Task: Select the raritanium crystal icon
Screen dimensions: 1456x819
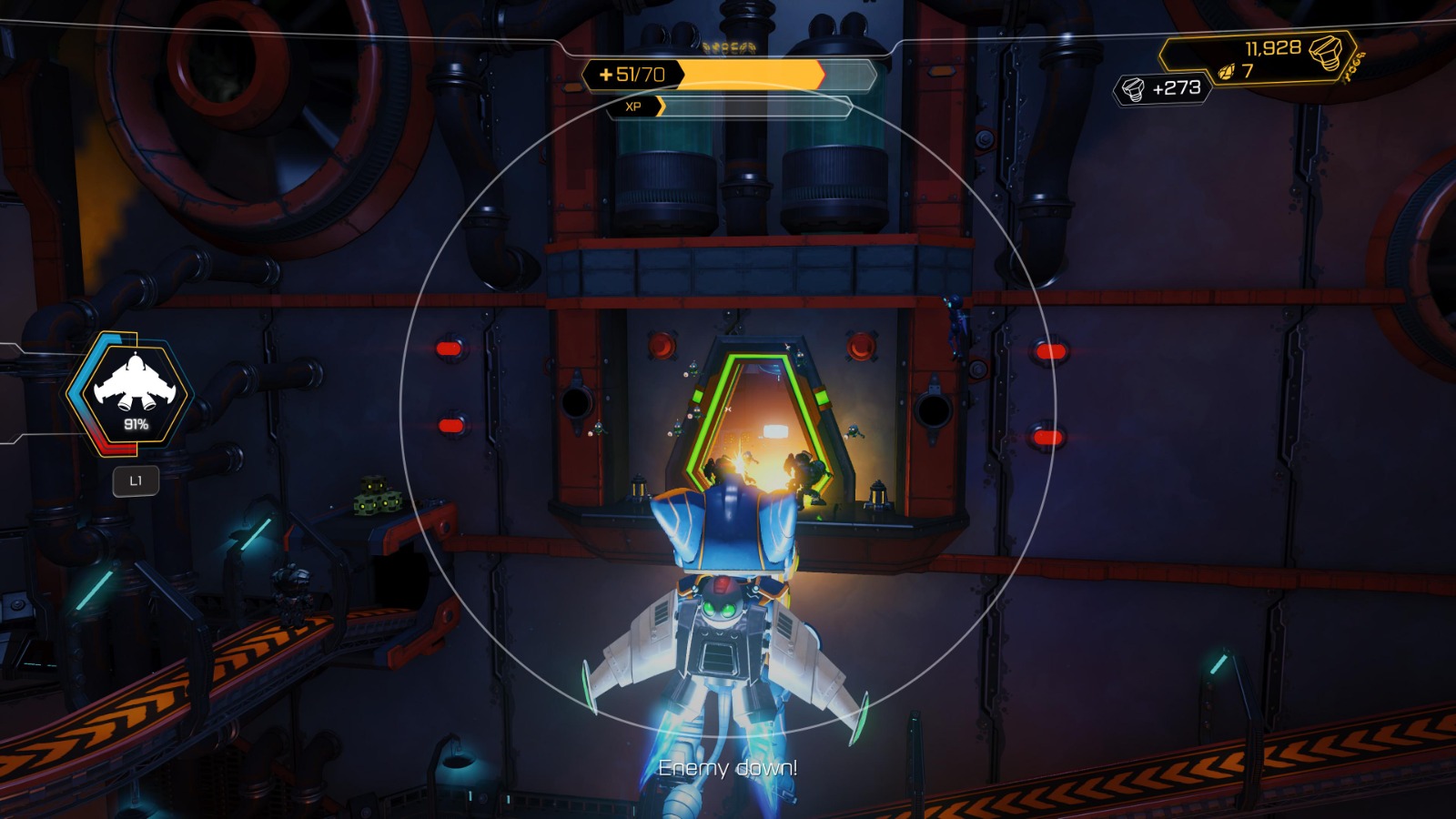Action: [x=1224, y=69]
